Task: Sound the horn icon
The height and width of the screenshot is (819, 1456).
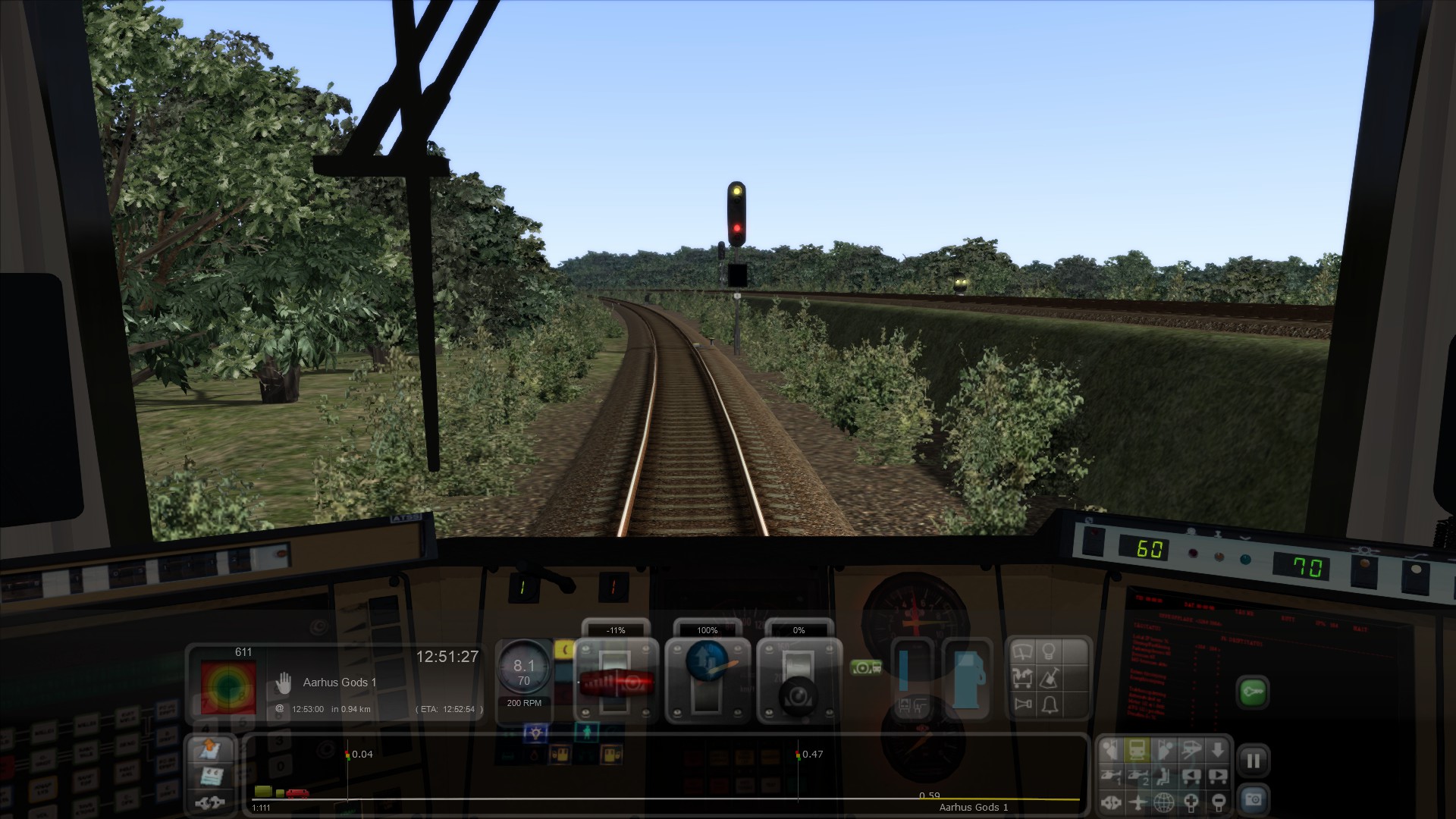Action: point(1023,704)
